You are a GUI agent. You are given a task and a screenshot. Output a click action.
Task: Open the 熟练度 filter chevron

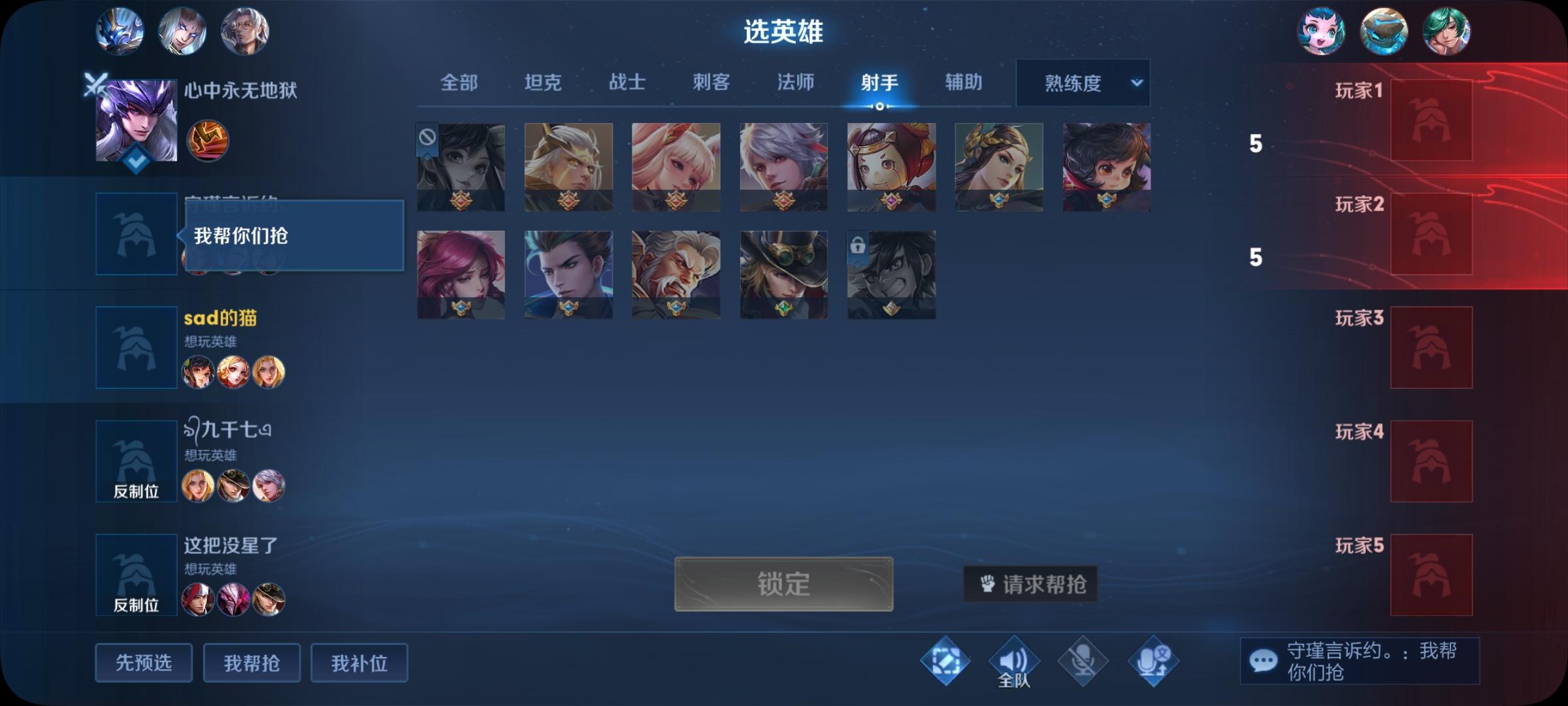click(1137, 83)
